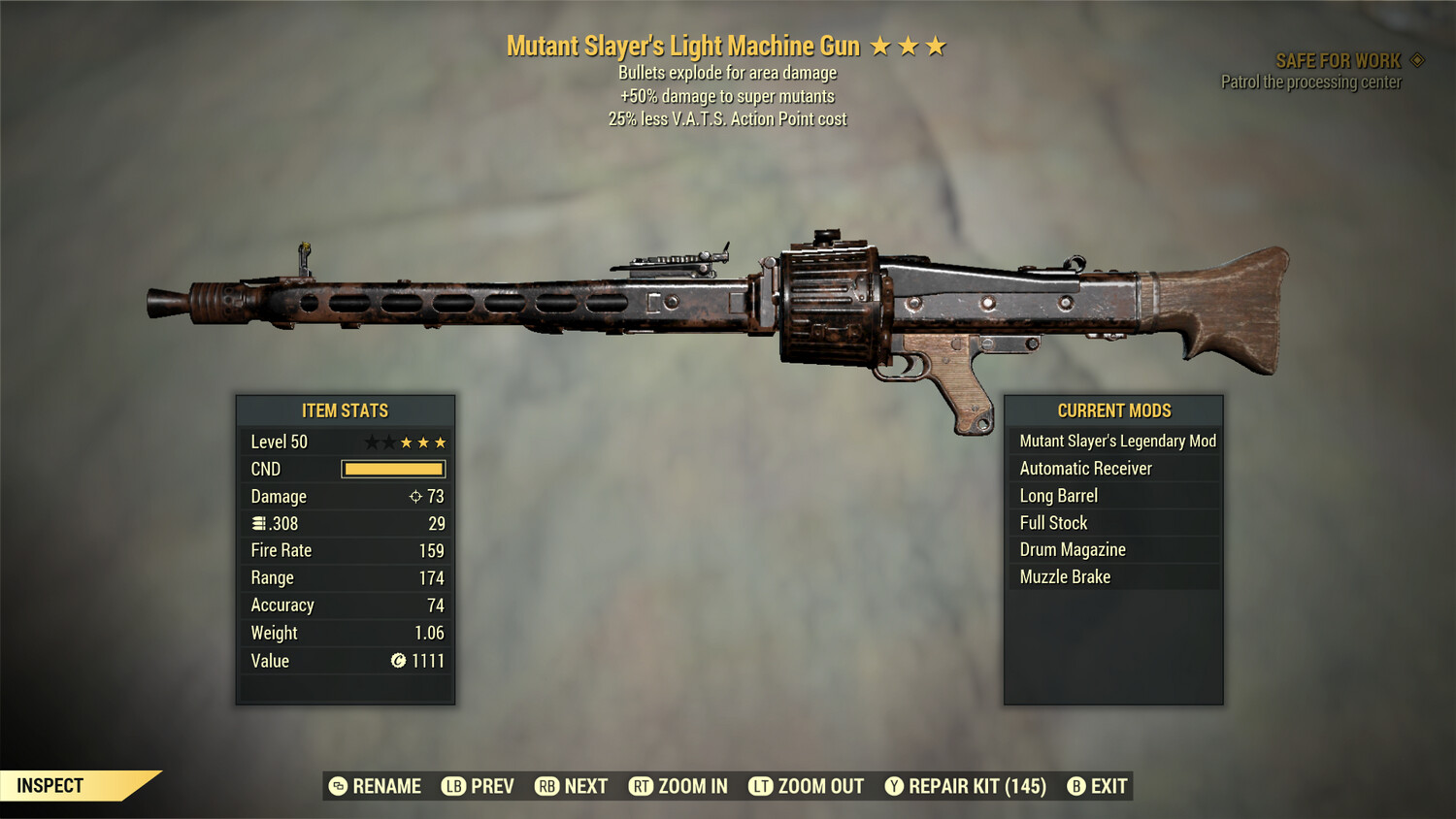Open the Automatic Receiver mod entry

pyautogui.click(x=1085, y=468)
